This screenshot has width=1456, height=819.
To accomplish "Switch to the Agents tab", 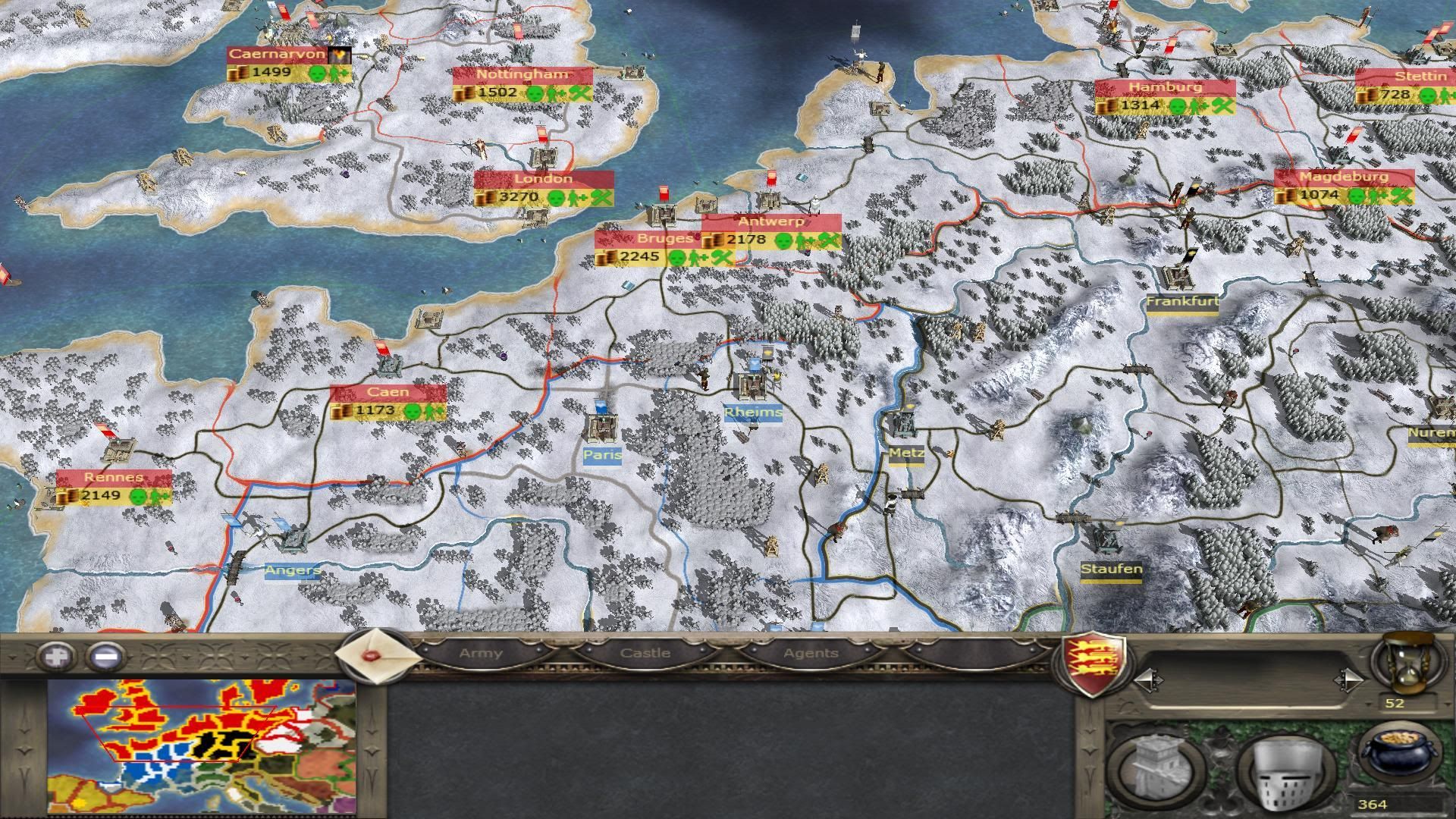I will pyautogui.click(x=811, y=653).
